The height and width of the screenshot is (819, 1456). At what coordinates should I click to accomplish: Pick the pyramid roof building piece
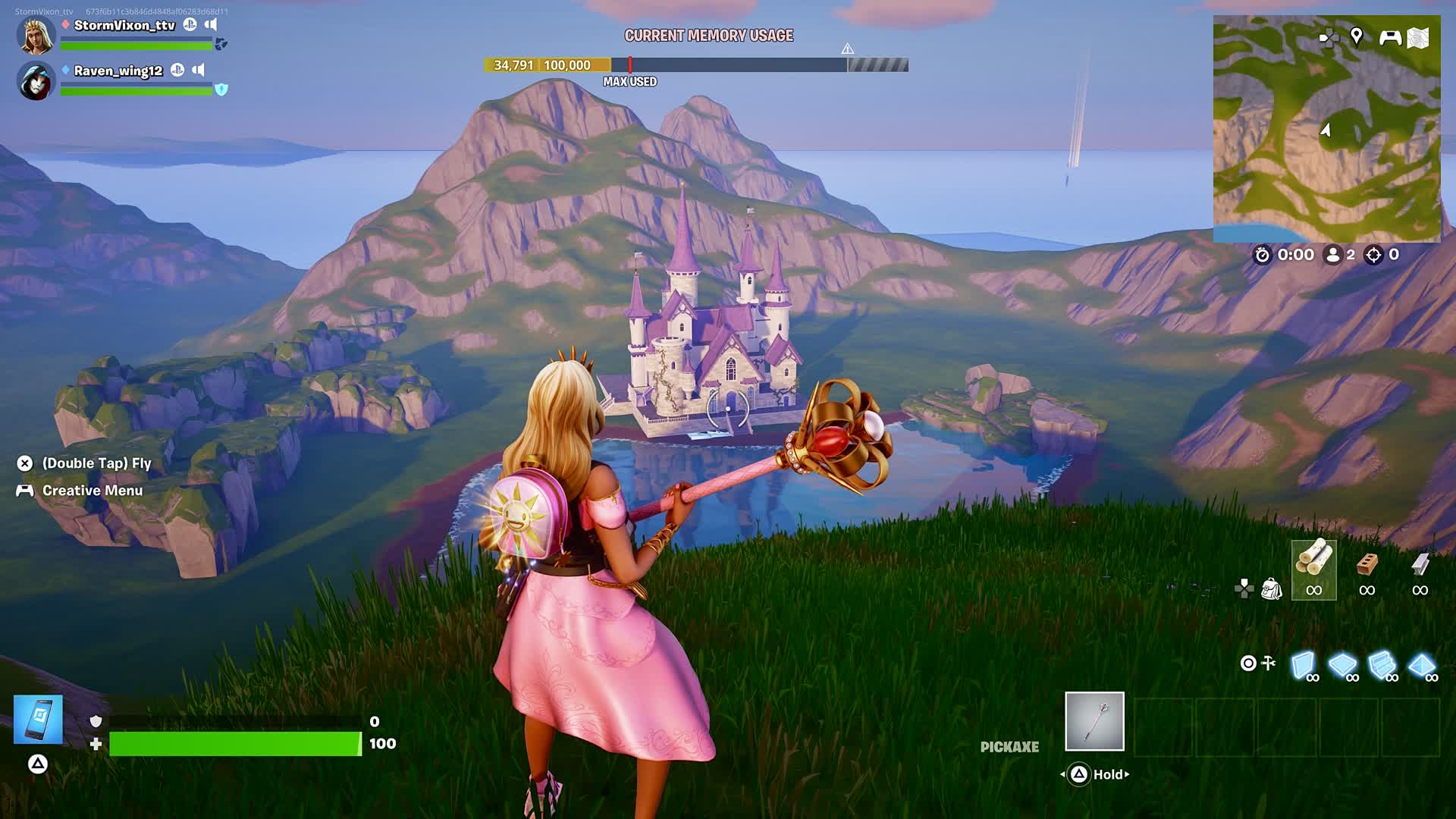(1422, 665)
